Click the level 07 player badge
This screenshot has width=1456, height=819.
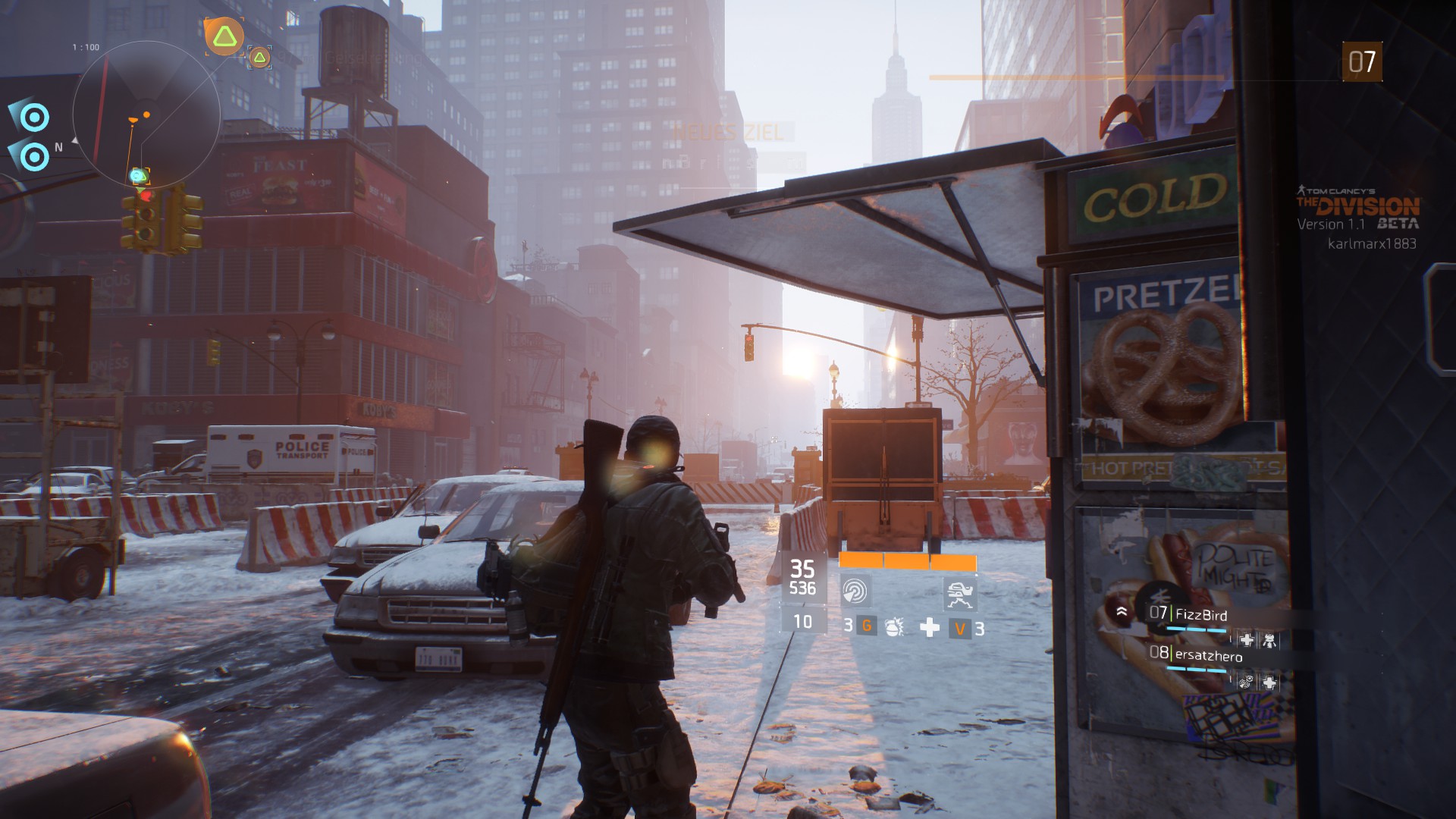[x=1362, y=62]
